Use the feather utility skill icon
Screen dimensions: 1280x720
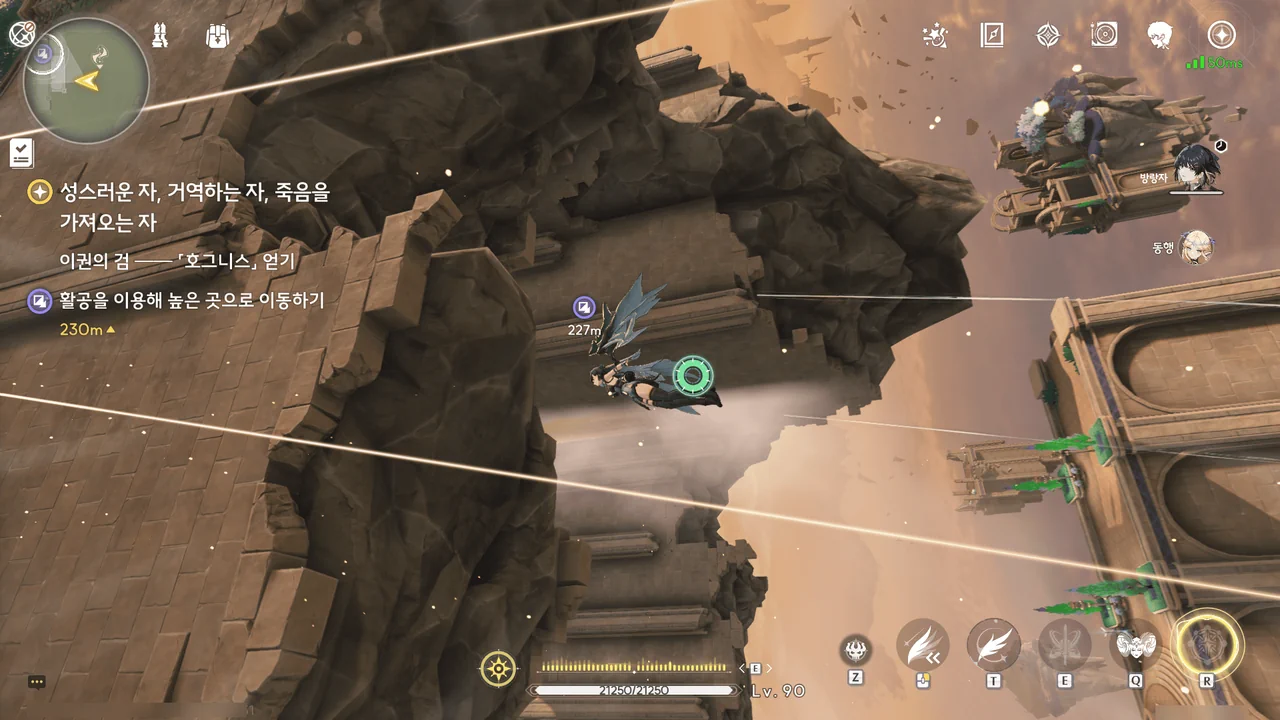[993, 645]
